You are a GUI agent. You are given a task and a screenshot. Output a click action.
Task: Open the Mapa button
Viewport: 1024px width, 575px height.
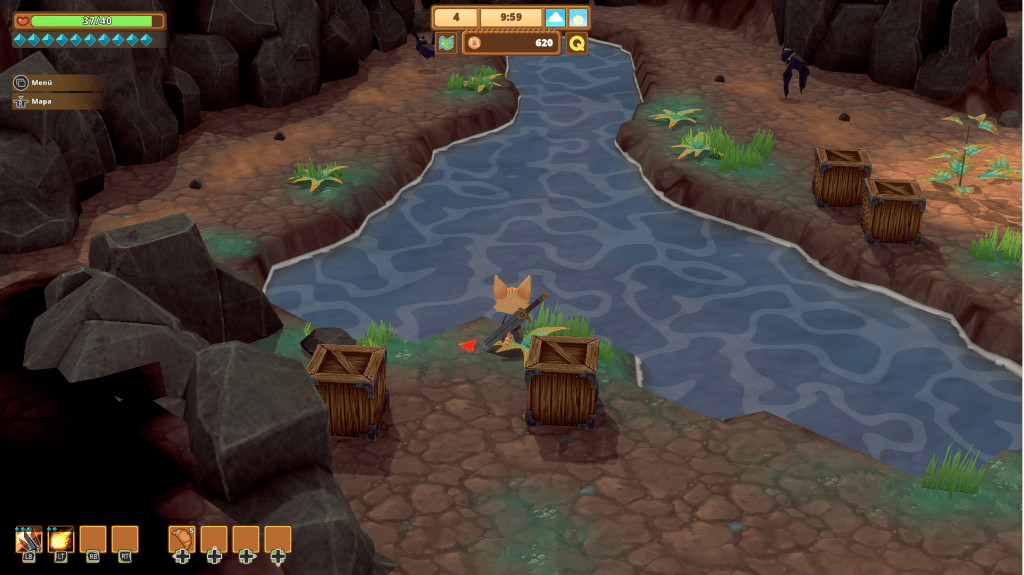point(40,101)
